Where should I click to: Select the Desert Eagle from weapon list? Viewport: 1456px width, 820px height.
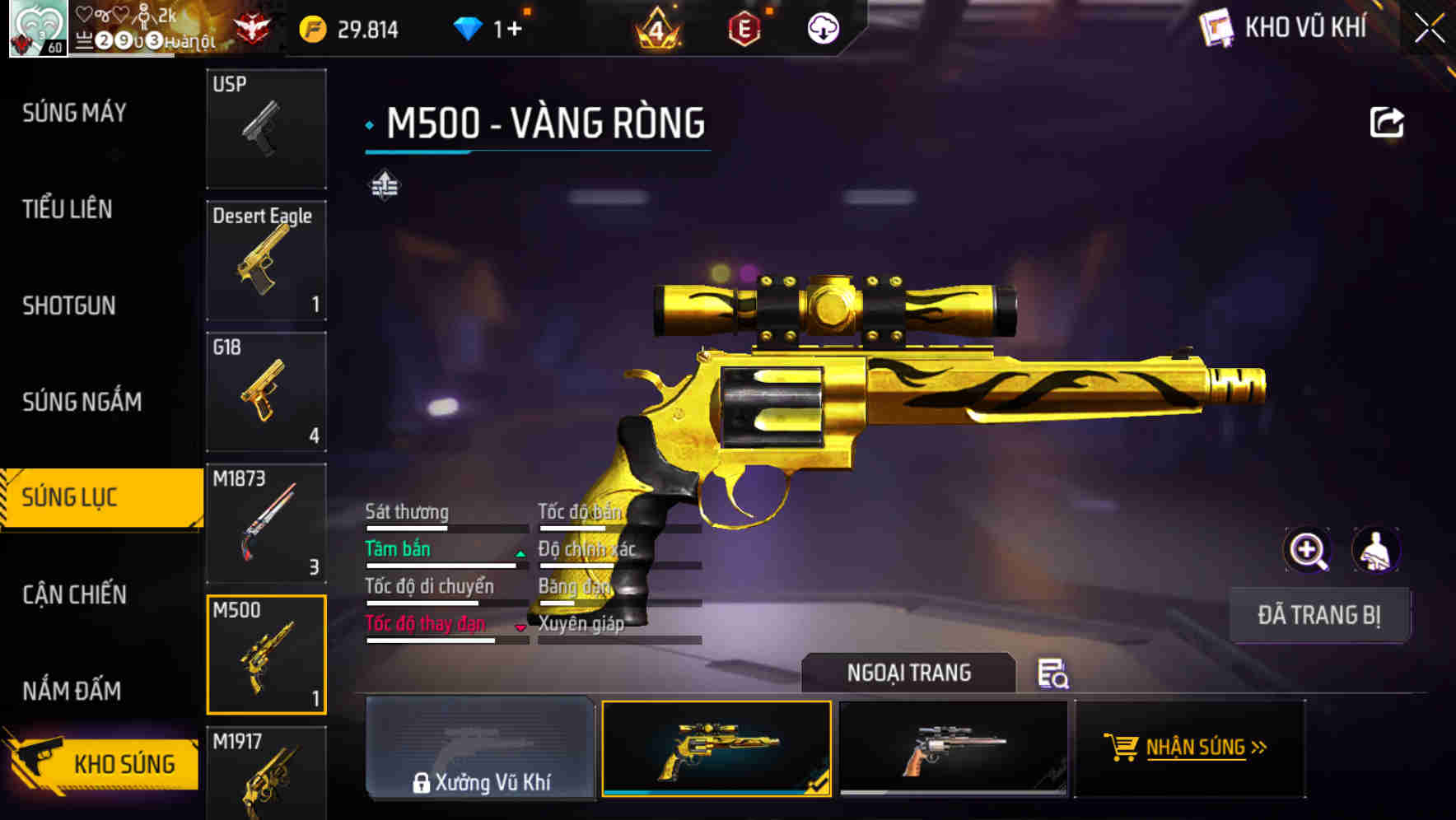click(x=266, y=259)
